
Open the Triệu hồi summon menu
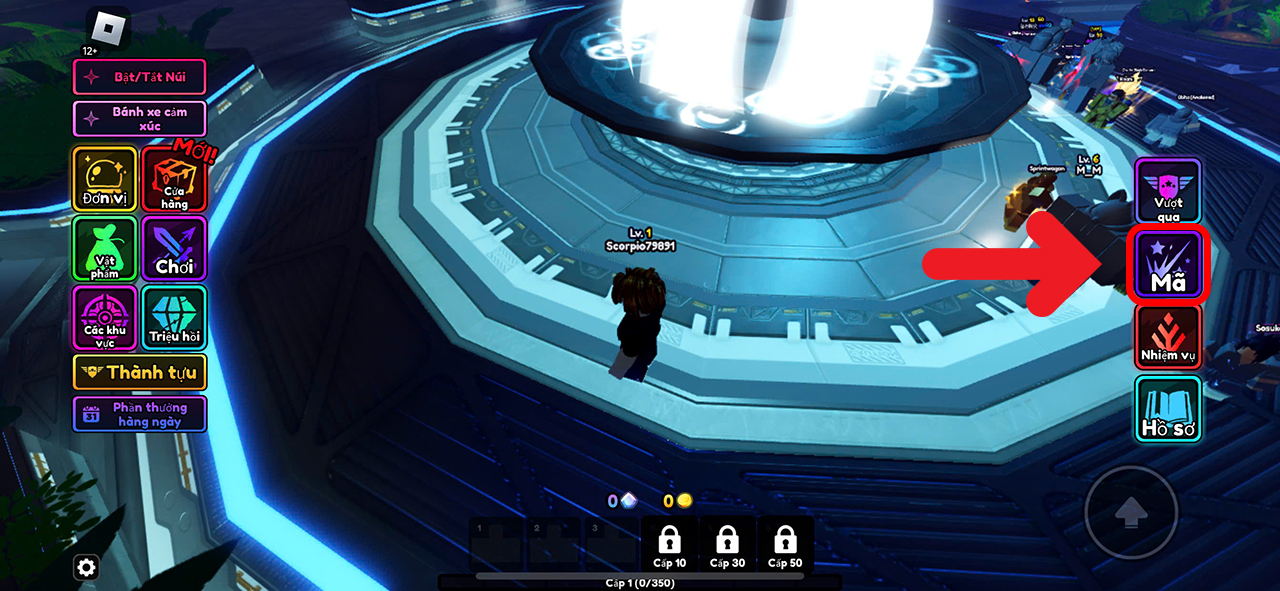(x=174, y=318)
